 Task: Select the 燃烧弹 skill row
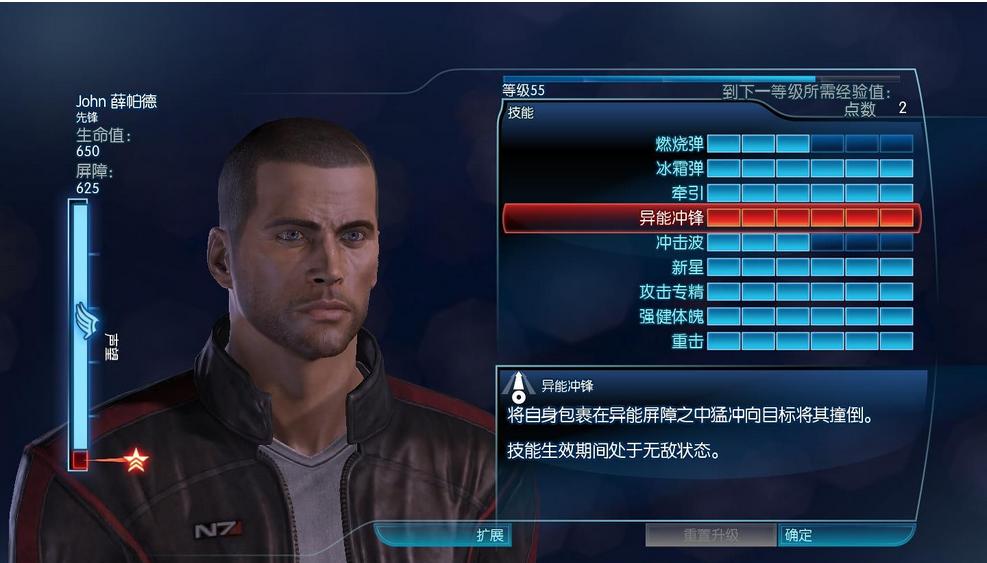pos(680,144)
